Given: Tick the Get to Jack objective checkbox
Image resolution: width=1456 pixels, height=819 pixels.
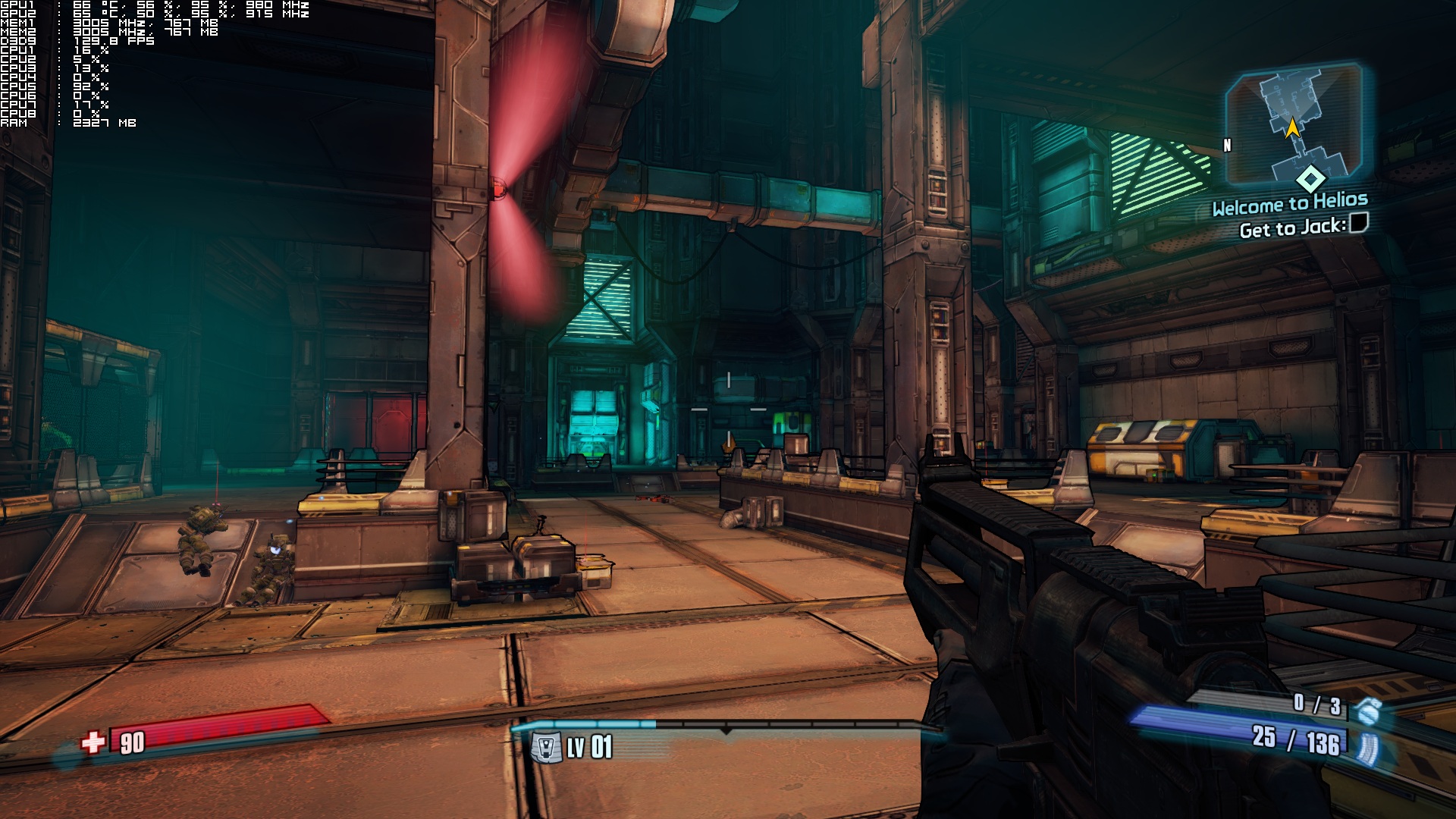Looking at the screenshot, I should point(1359,223).
